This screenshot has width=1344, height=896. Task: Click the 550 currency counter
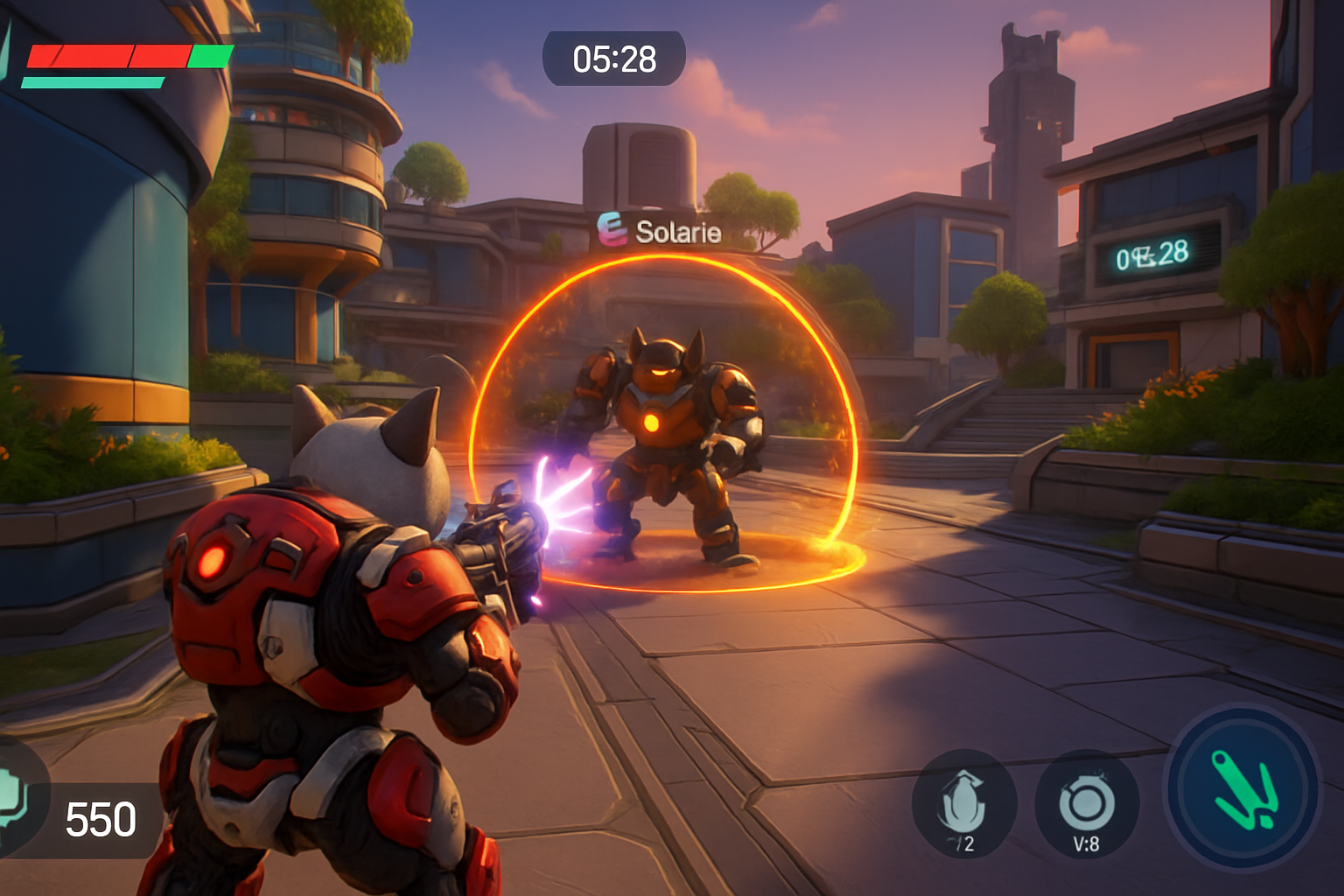(99, 821)
